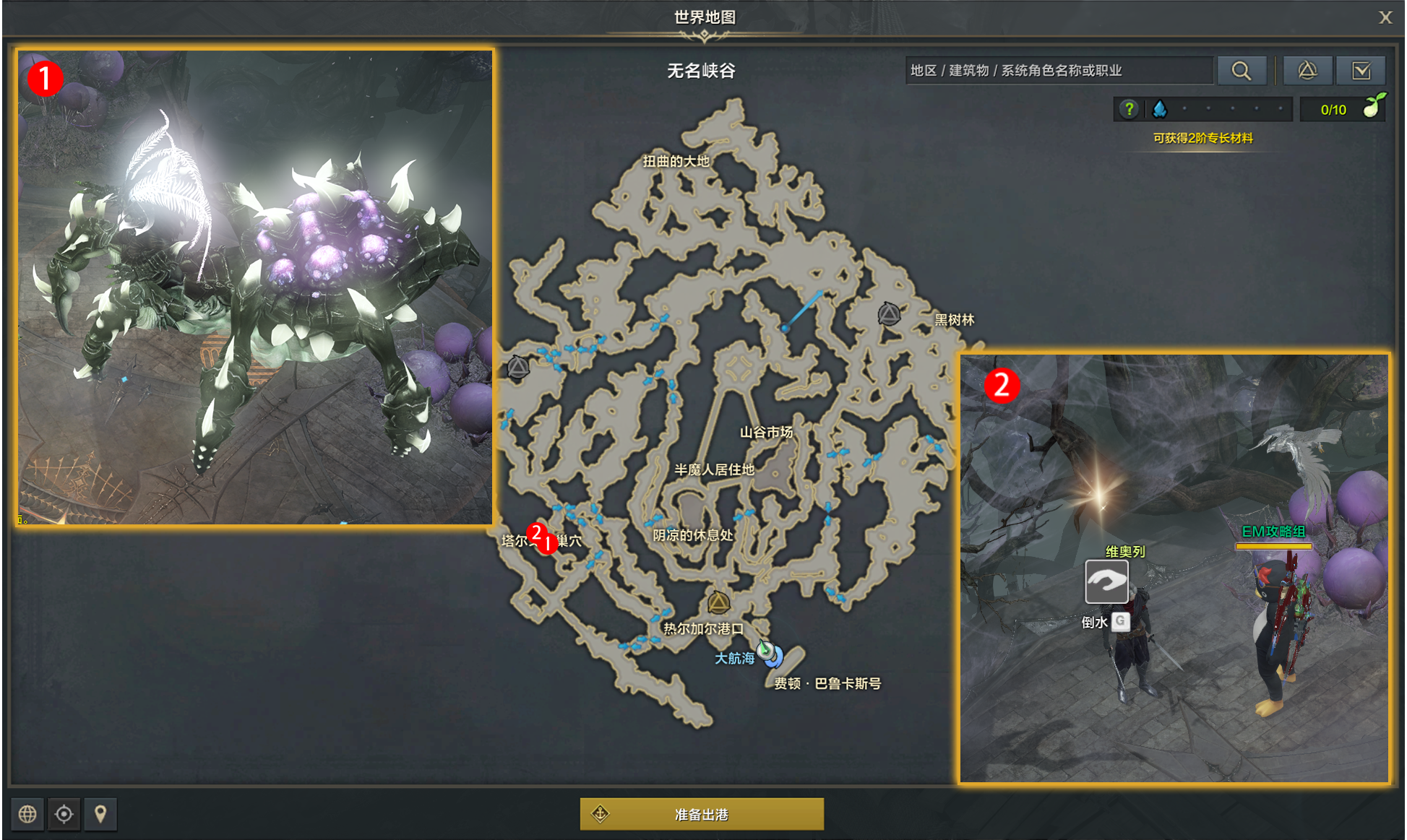Close the world map window
Viewport: 1407px width, 840px height.
click(1385, 17)
